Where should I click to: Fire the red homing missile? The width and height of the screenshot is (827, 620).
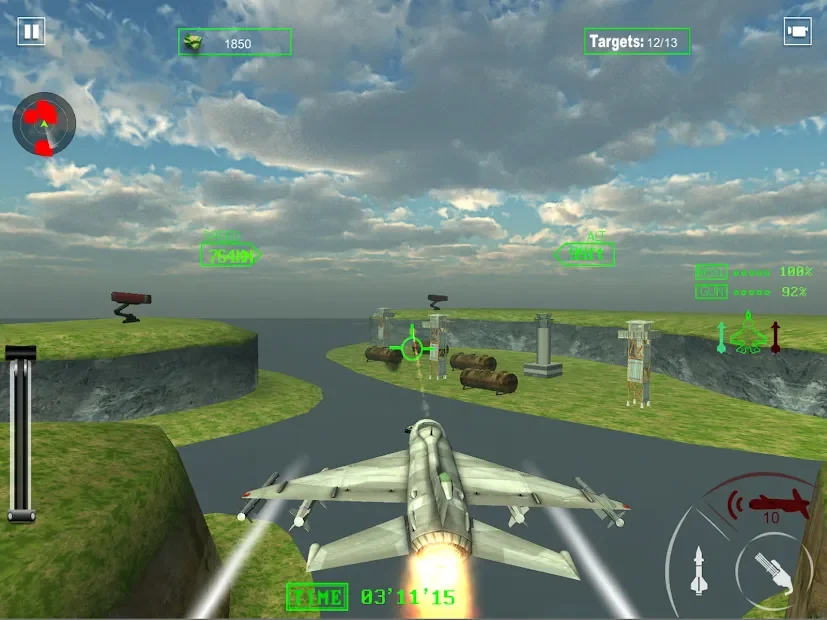(x=772, y=503)
